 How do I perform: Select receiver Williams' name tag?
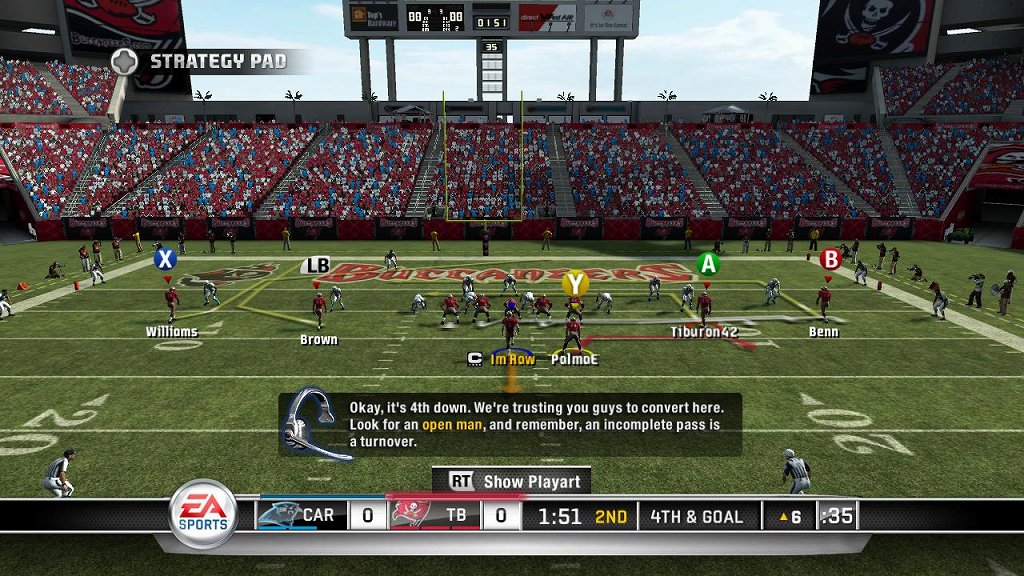[172, 332]
